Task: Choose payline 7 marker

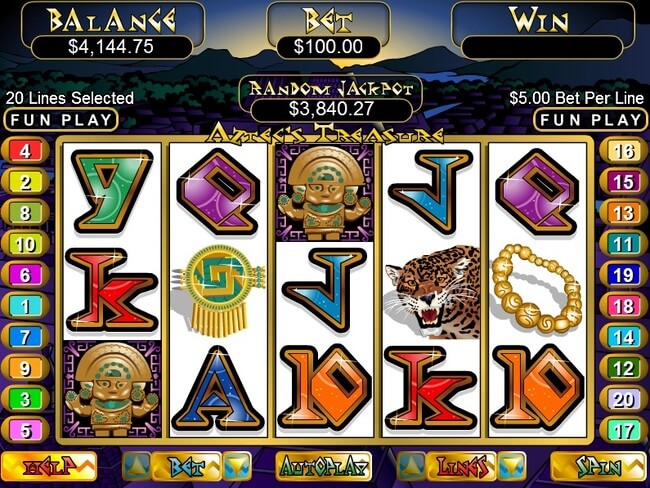Action: point(24,337)
